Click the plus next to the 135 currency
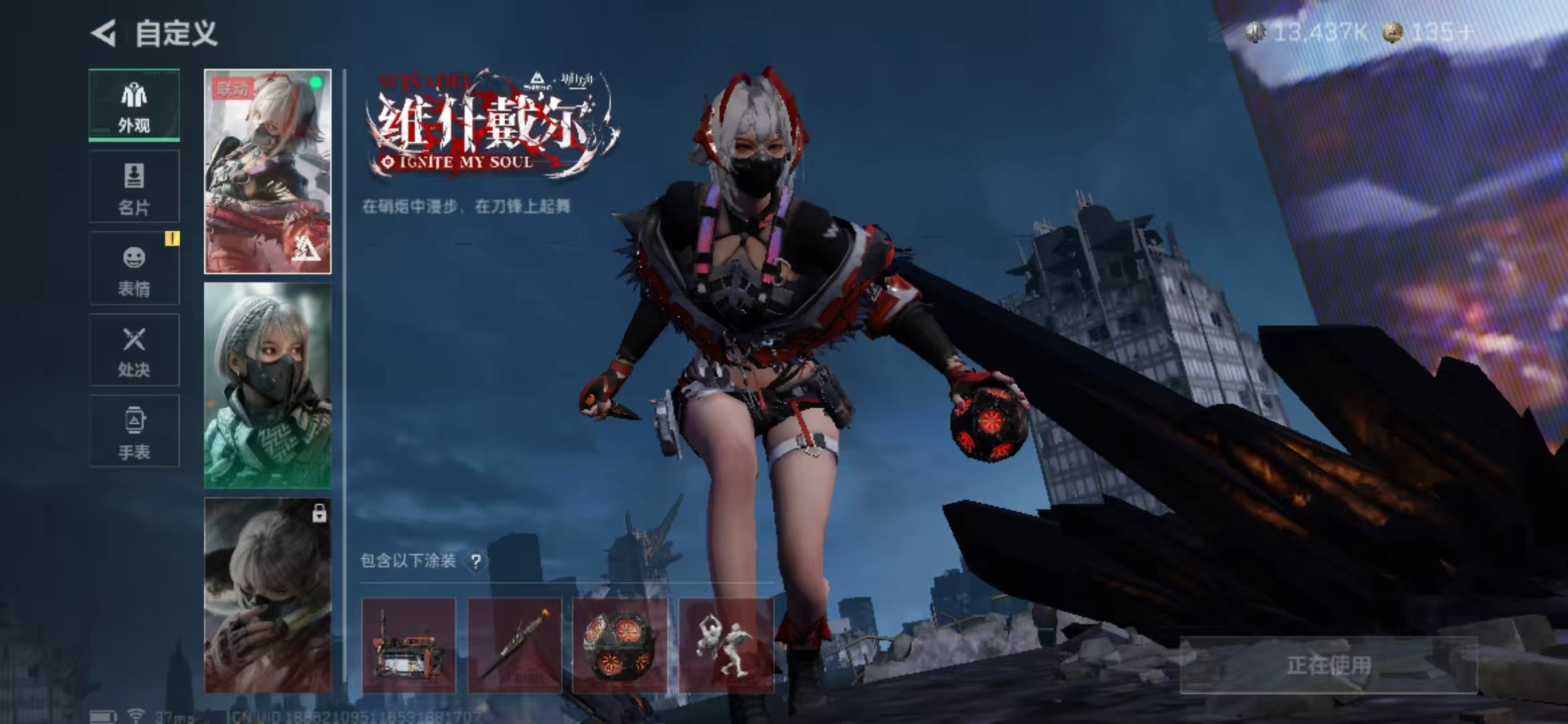This screenshot has height=724, width=1568. pos(1465,32)
